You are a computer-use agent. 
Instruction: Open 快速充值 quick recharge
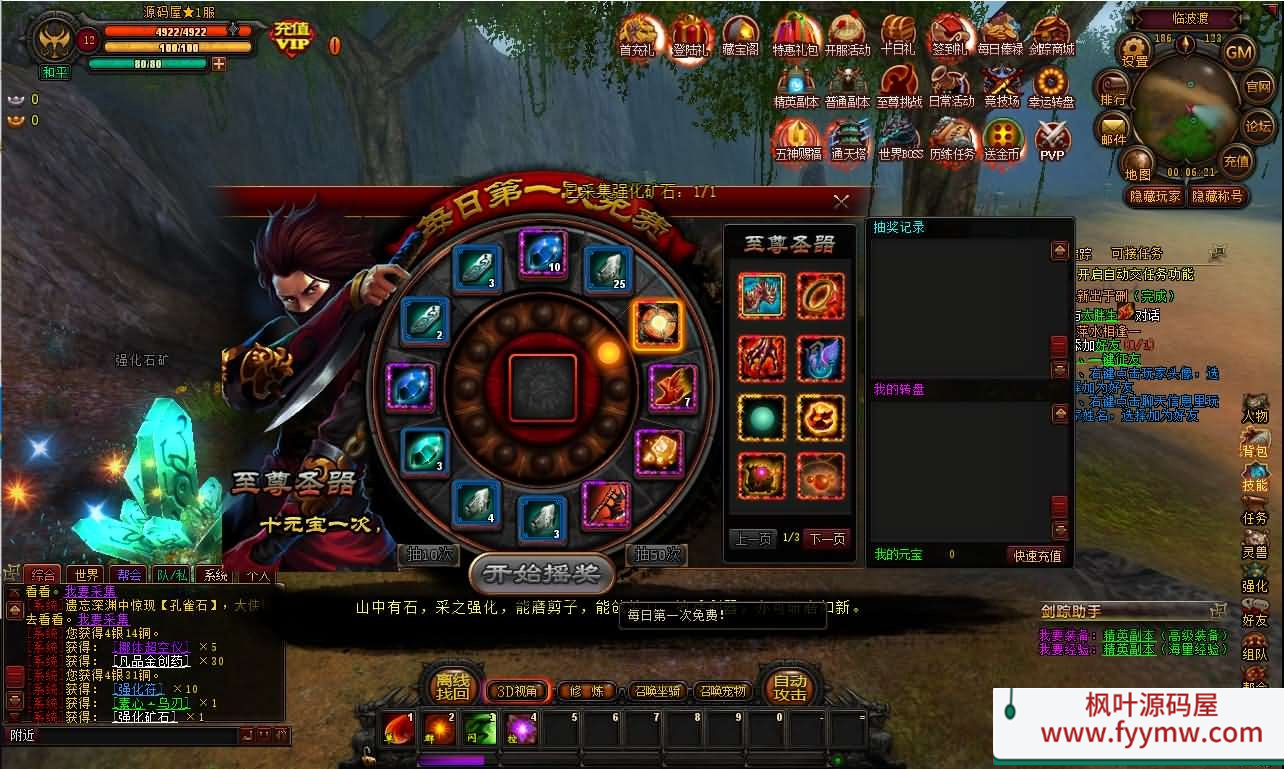(1037, 555)
